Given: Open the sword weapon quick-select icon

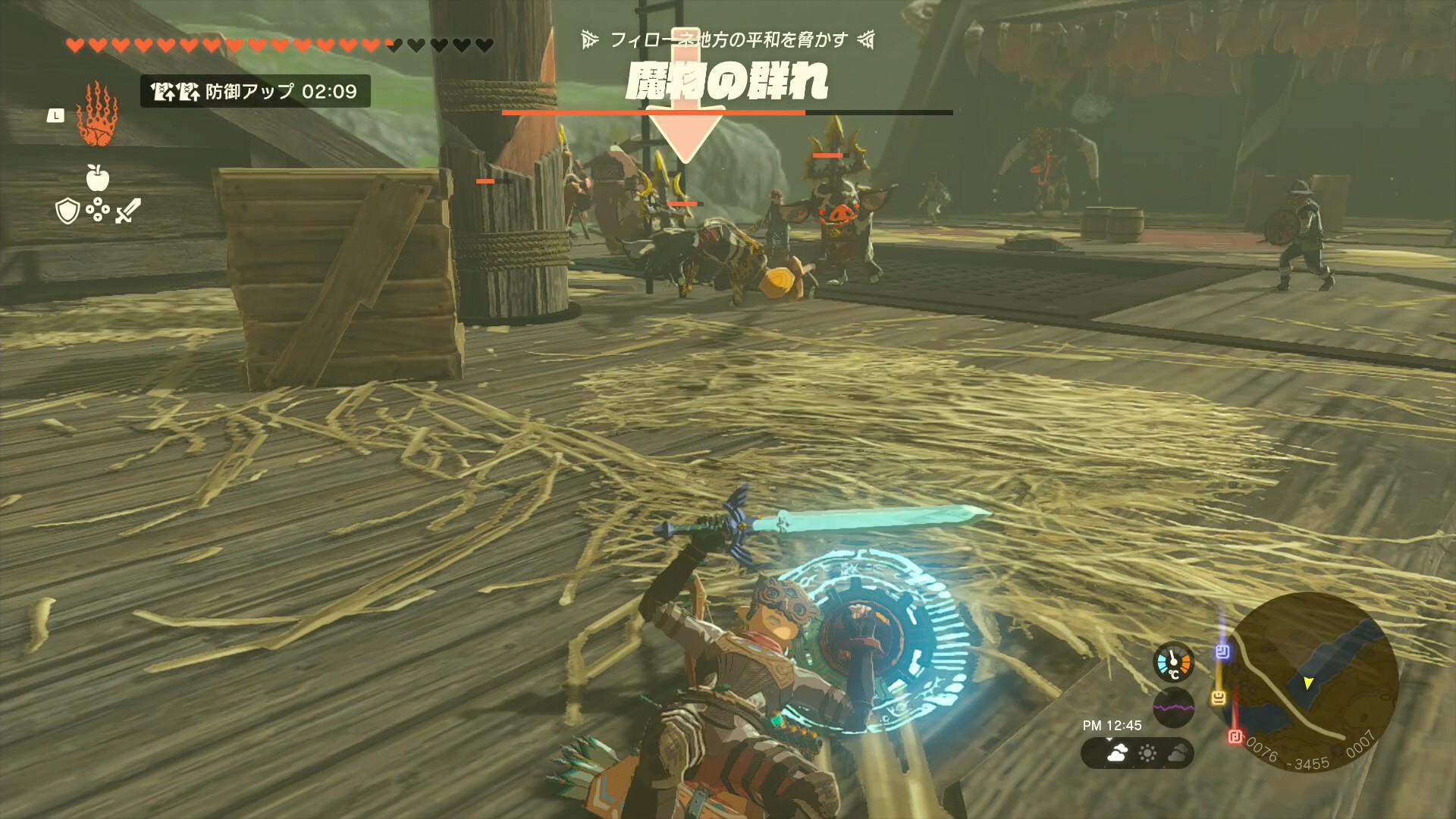Looking at the screenshot, I should [x=128, y=210].
